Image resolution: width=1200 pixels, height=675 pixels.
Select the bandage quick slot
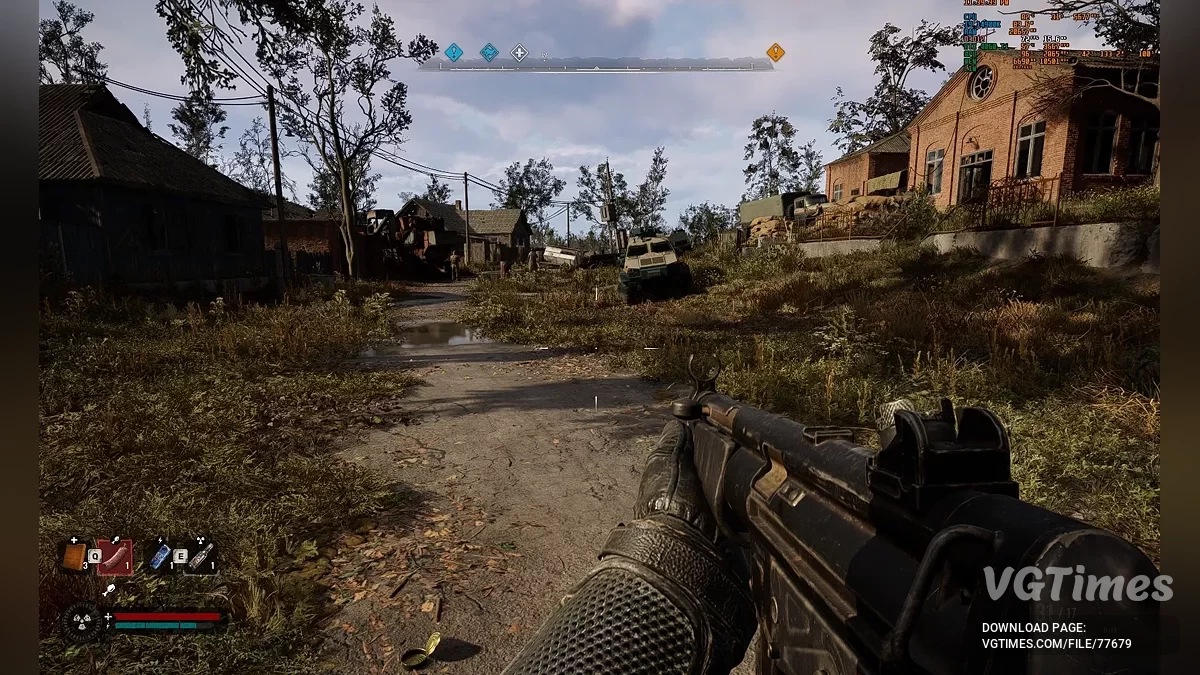[75, 556]
